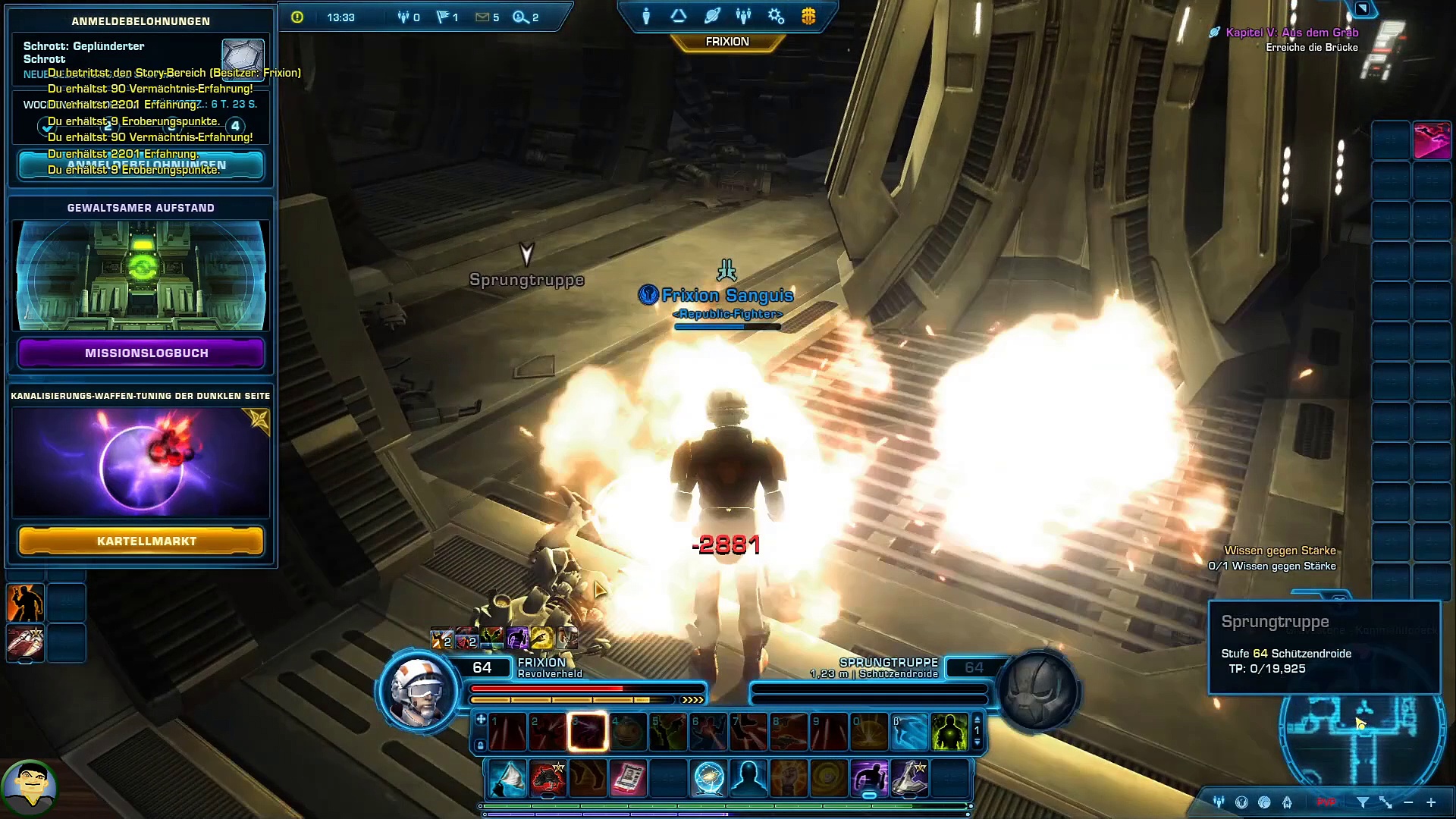This screenshot has width=1456, height=819.
Task: Zoom in the minimap with plus
Action: pos(1431,802)
